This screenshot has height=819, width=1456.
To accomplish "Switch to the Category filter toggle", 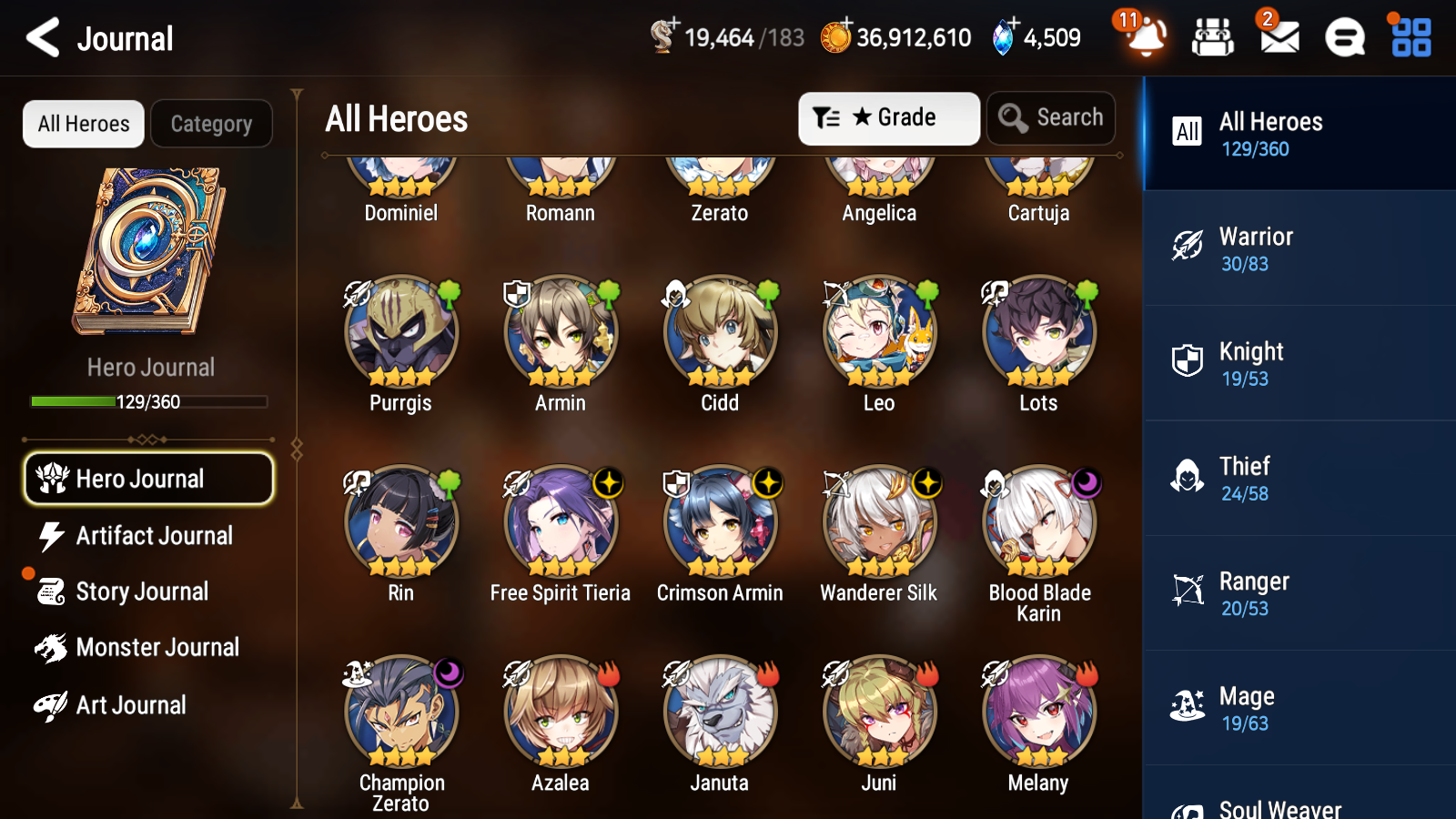I will 211,124.
